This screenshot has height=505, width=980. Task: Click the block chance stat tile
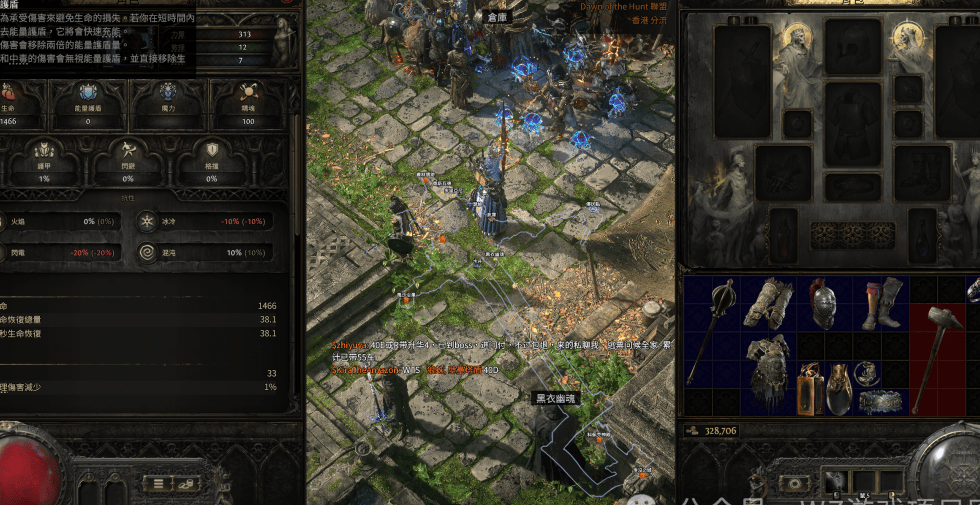coord(211,163)
